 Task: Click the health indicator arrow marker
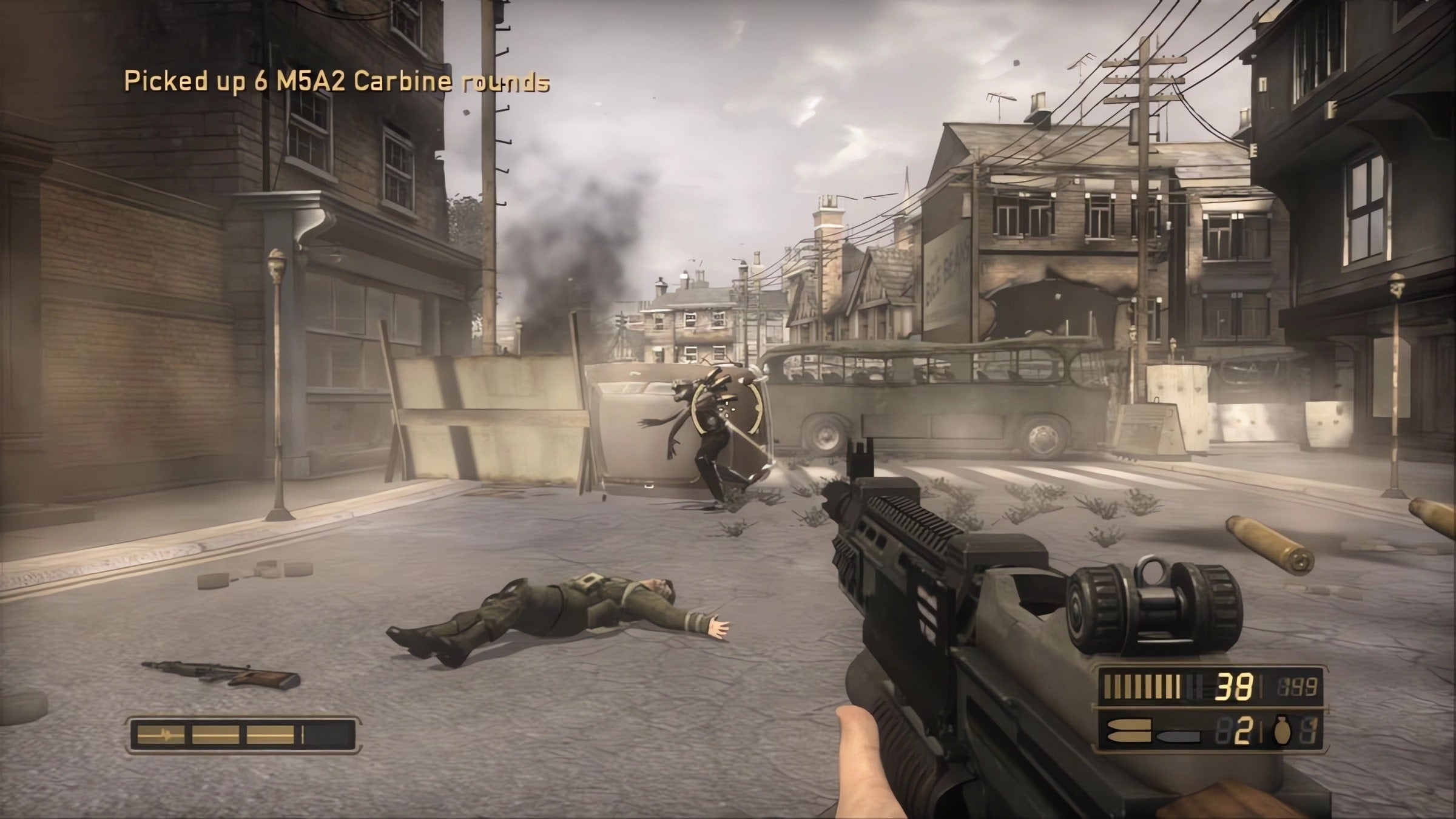(x=166, y=735)
